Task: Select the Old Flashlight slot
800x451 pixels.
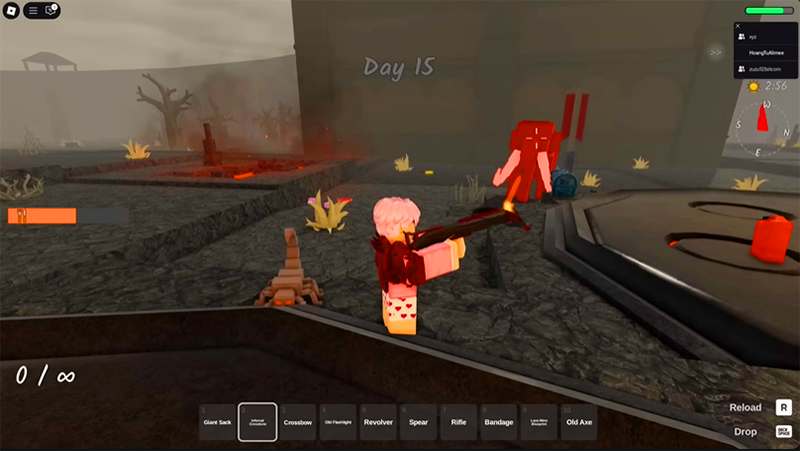Action: [x=338, y=422]
